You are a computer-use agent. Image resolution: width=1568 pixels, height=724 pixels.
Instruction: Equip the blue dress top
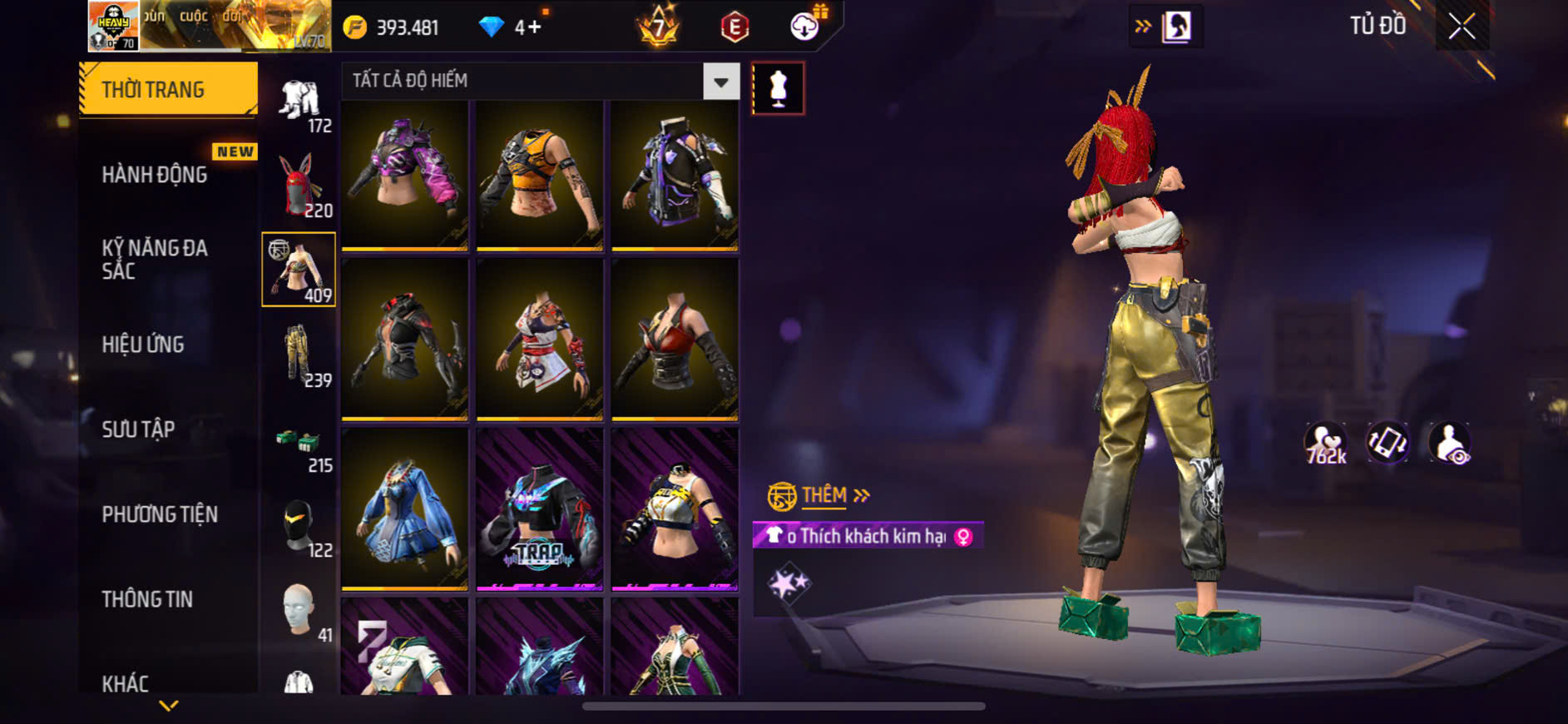(405, 508)
